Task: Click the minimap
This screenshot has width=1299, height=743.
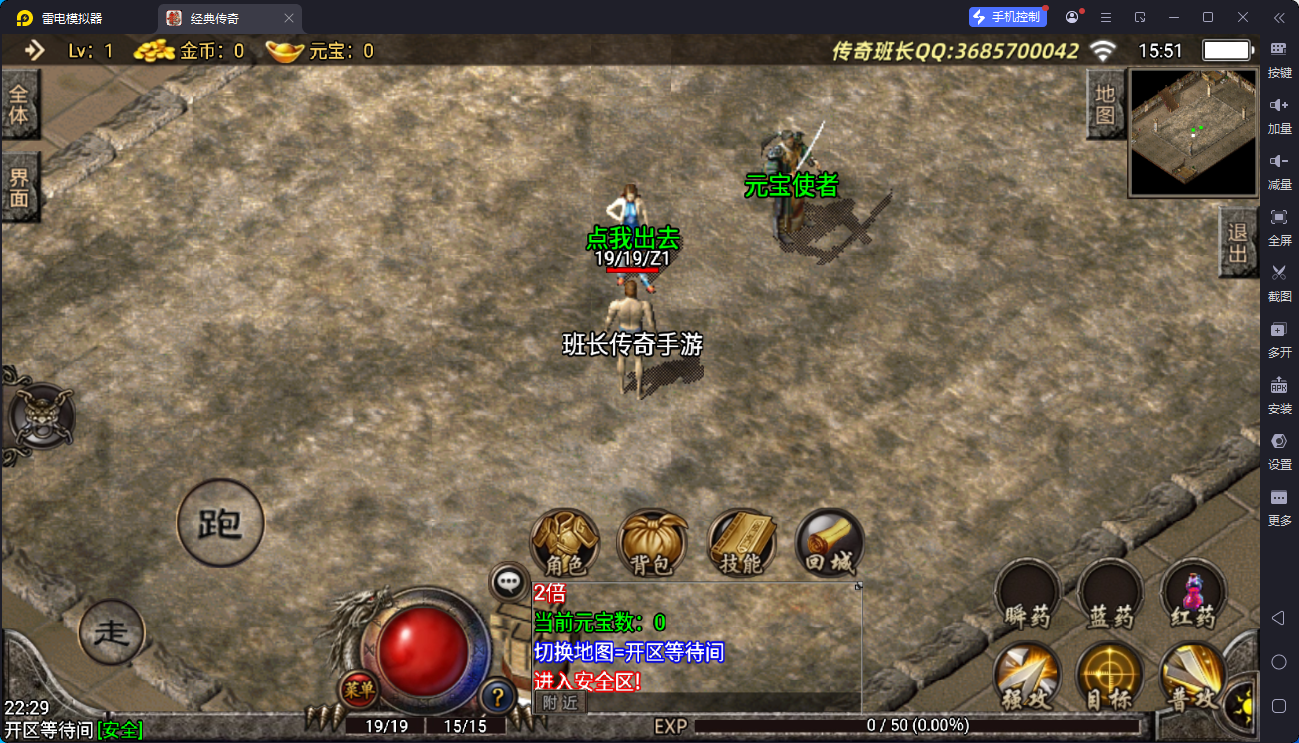Action: point(1193,132)
